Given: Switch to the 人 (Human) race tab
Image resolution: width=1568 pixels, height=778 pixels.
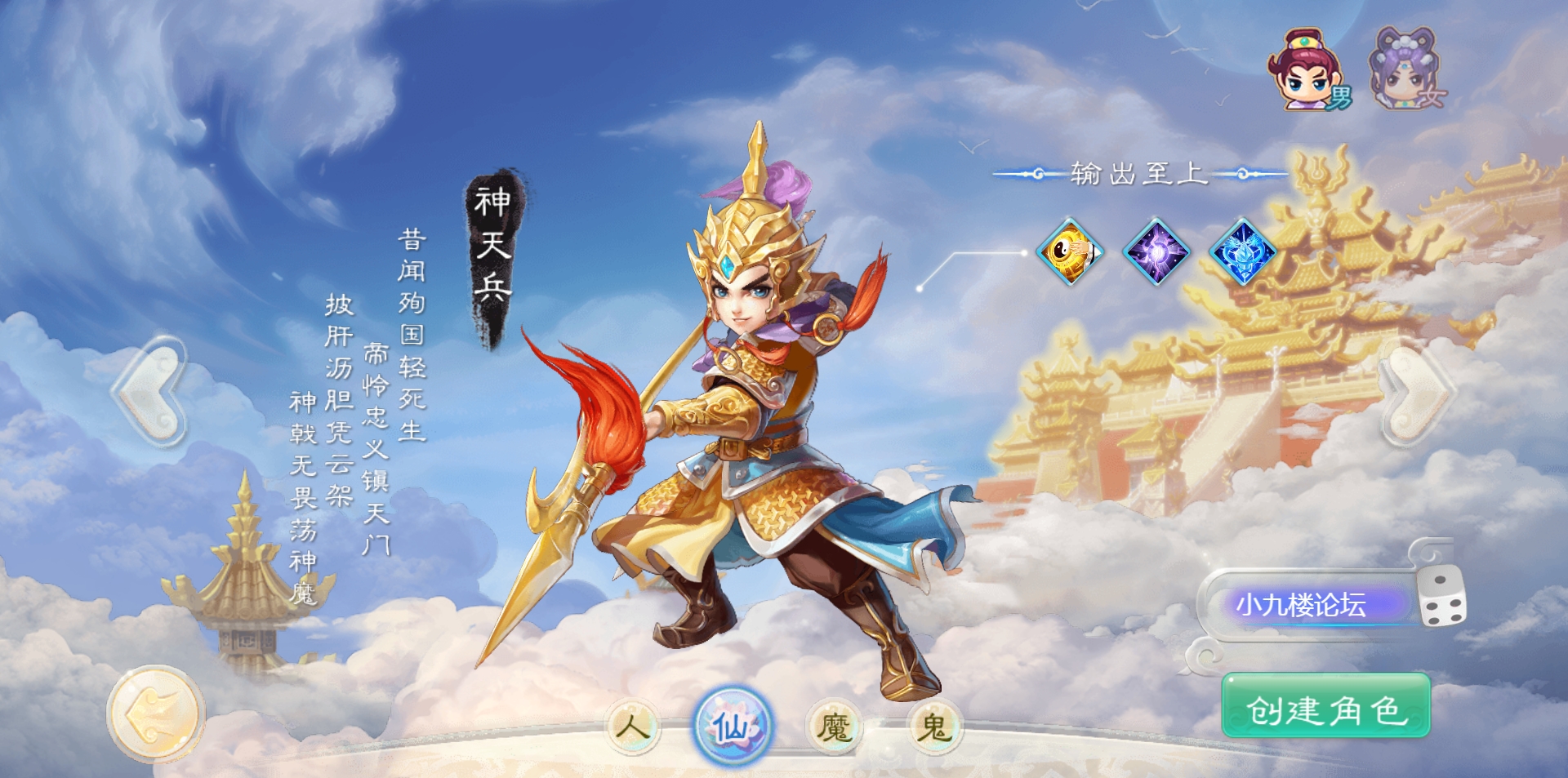Looking at the screenshot, I should click(x=633, y=726).
